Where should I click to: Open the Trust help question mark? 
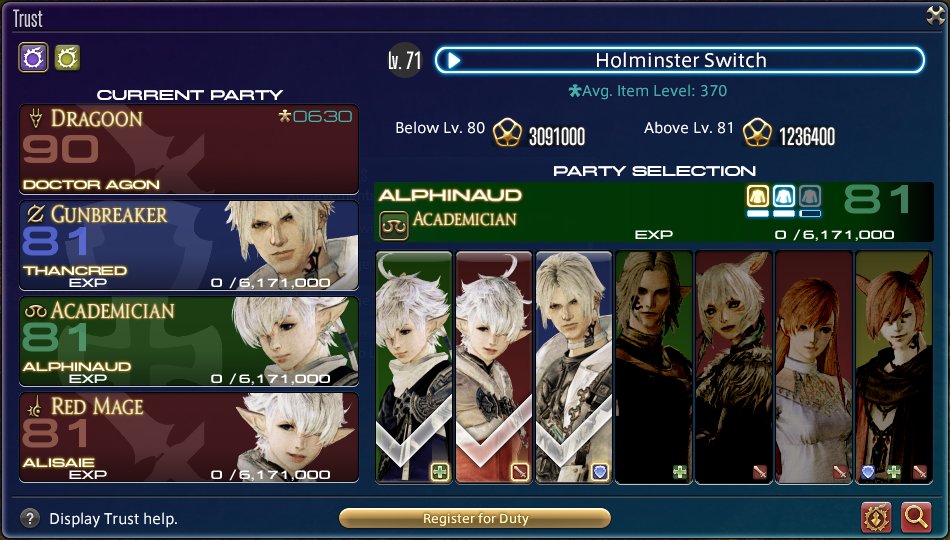pos(31,518)
